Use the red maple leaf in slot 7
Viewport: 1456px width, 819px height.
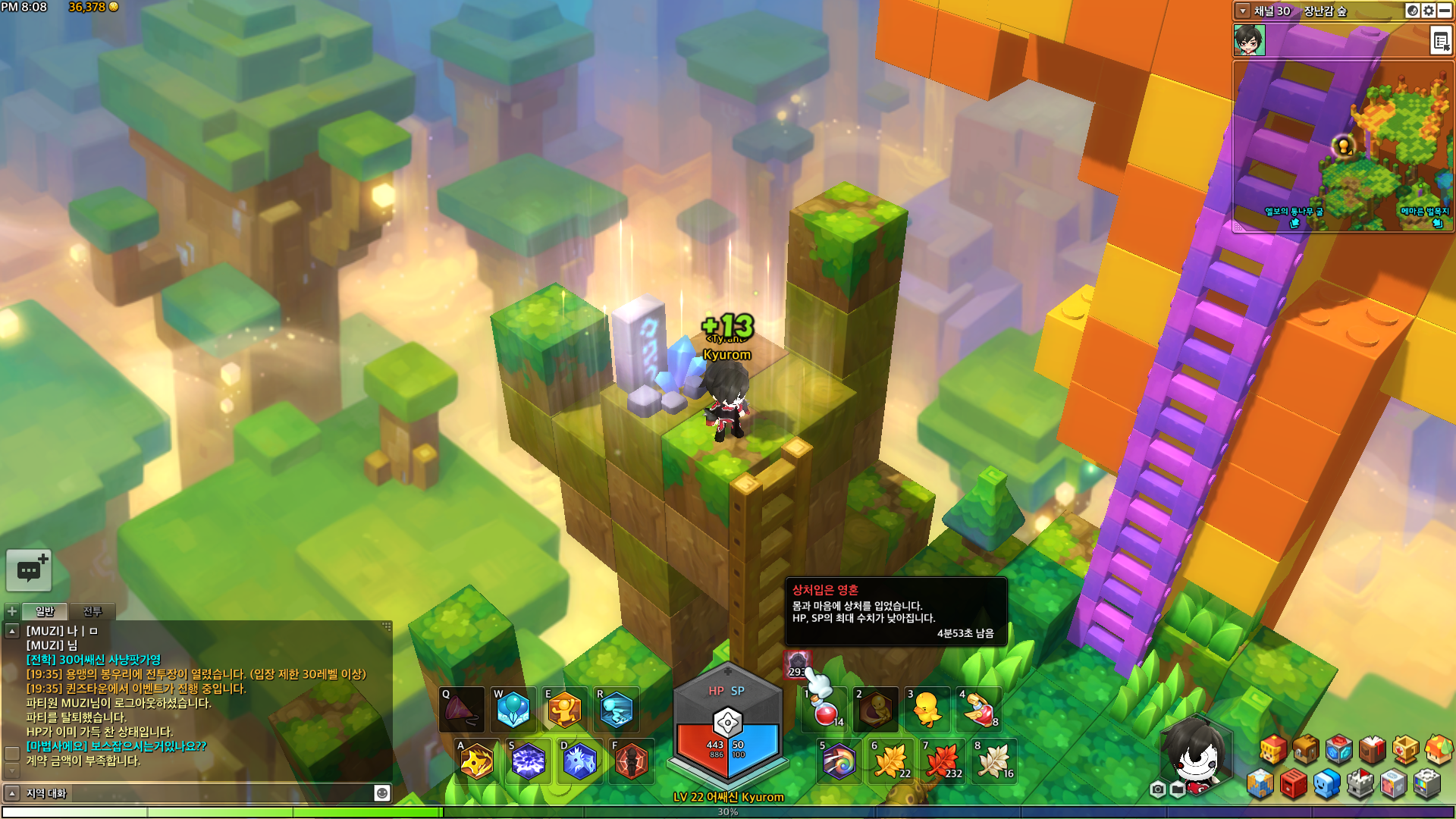pyautogui.click(x=943, y=761)
